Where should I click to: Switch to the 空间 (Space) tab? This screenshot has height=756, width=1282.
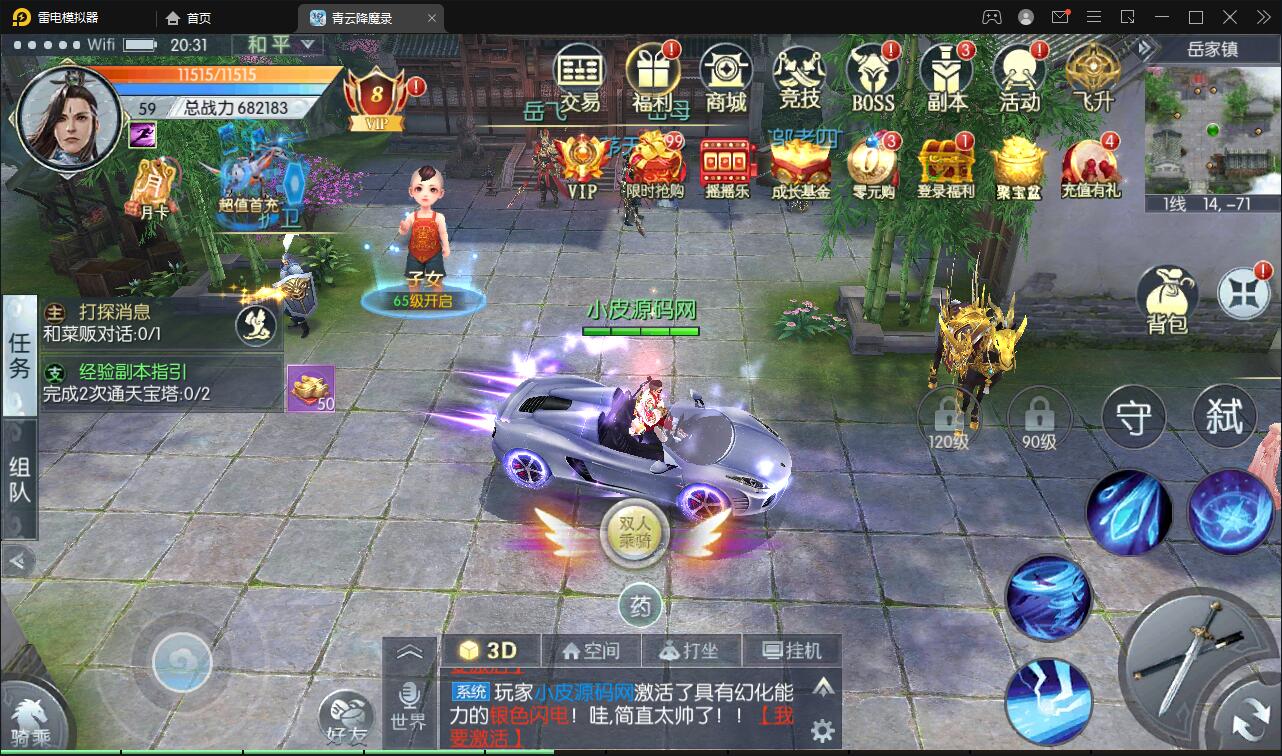point(592,650)
